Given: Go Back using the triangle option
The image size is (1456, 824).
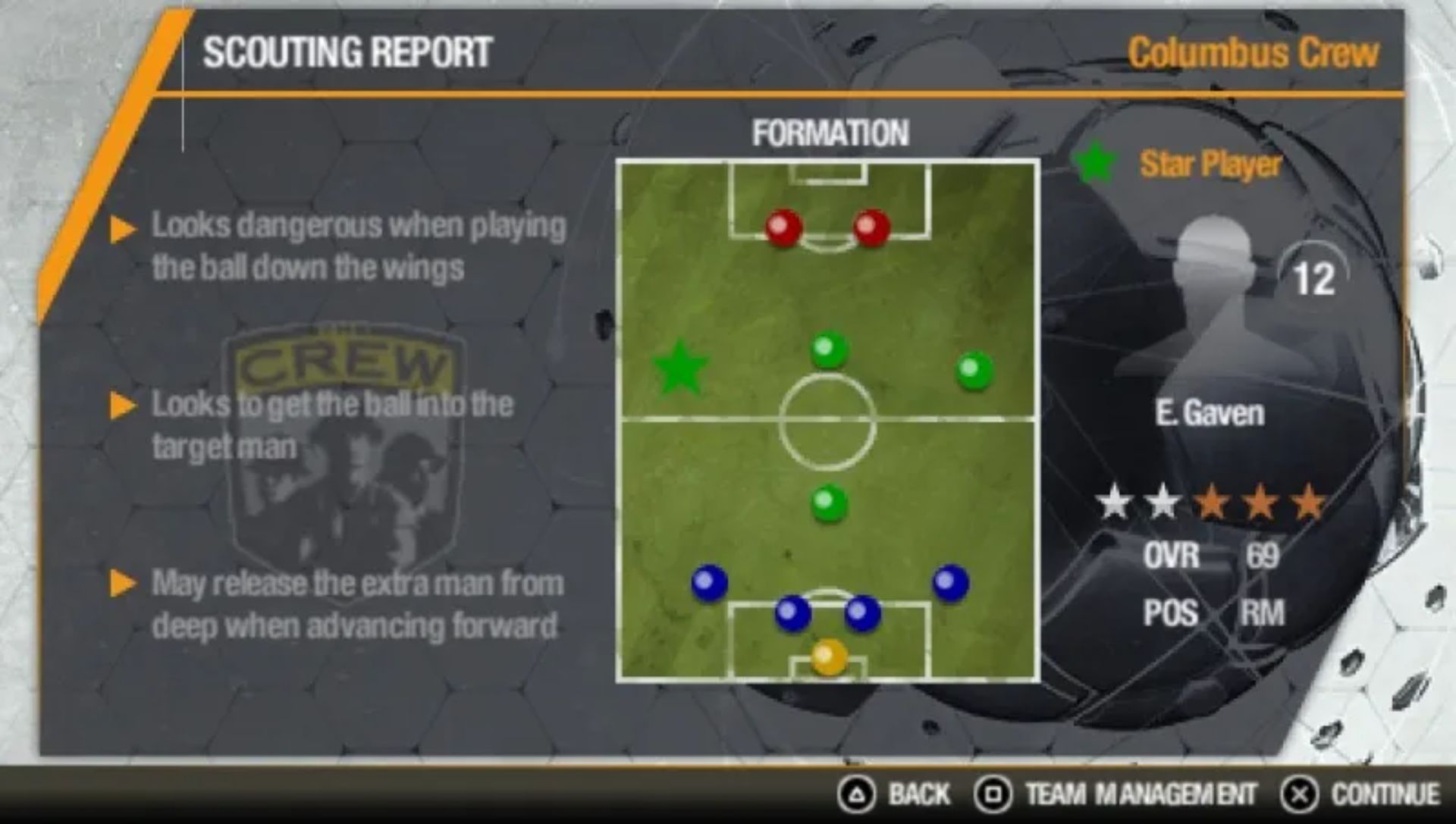Looking at the screenshot, I should [895, 795].
